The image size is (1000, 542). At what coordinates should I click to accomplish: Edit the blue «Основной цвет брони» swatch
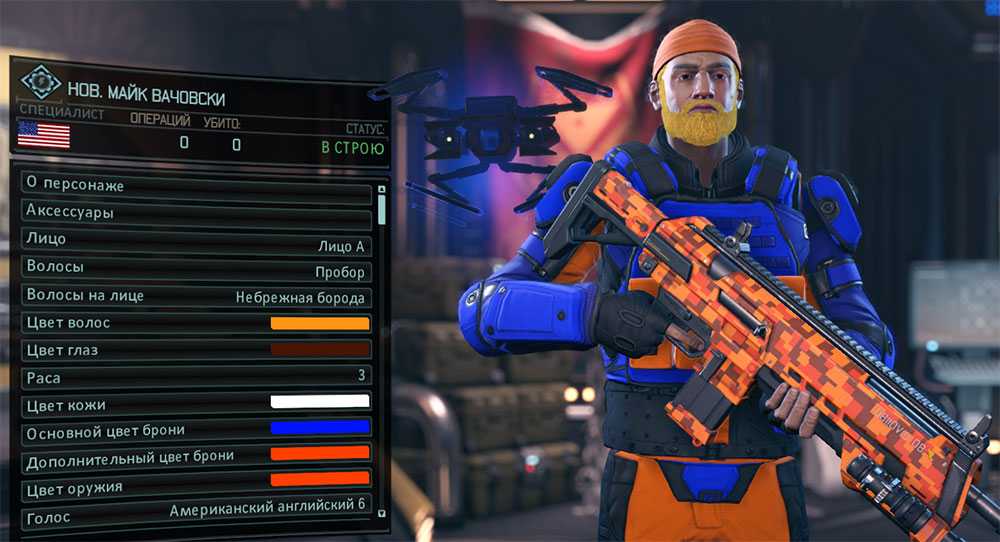[320, 429]
